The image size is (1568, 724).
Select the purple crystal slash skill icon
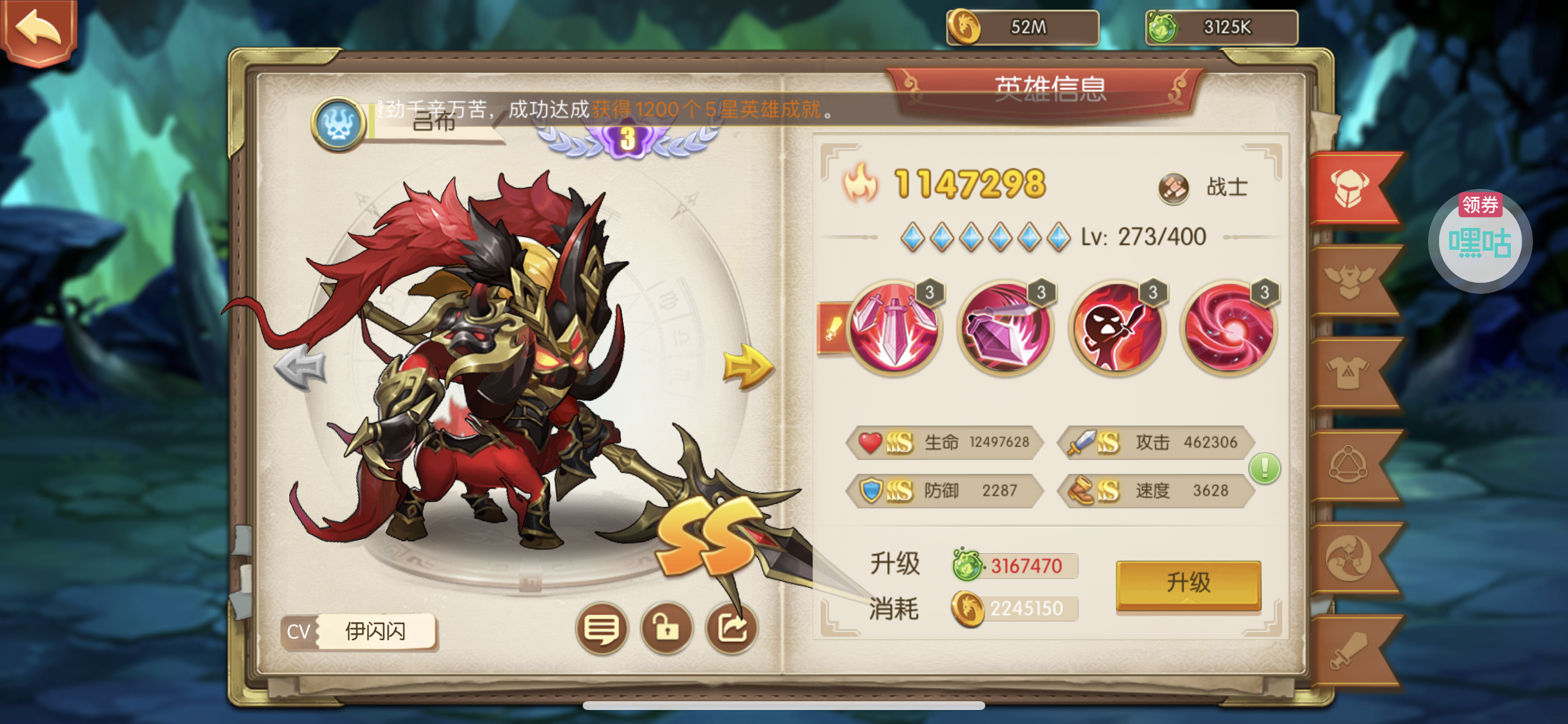click(1006, 329)
